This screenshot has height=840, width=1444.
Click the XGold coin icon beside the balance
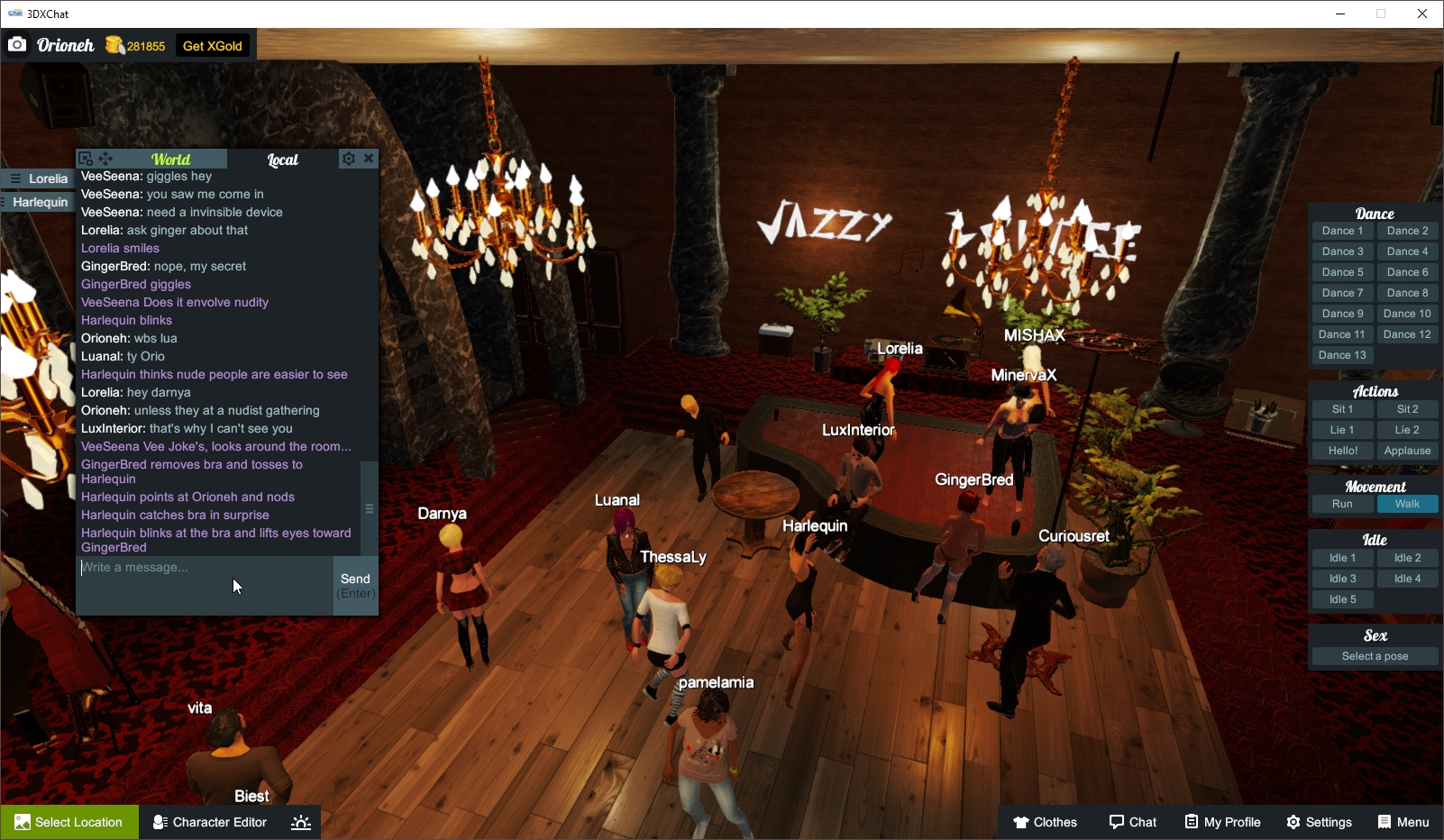115,44
